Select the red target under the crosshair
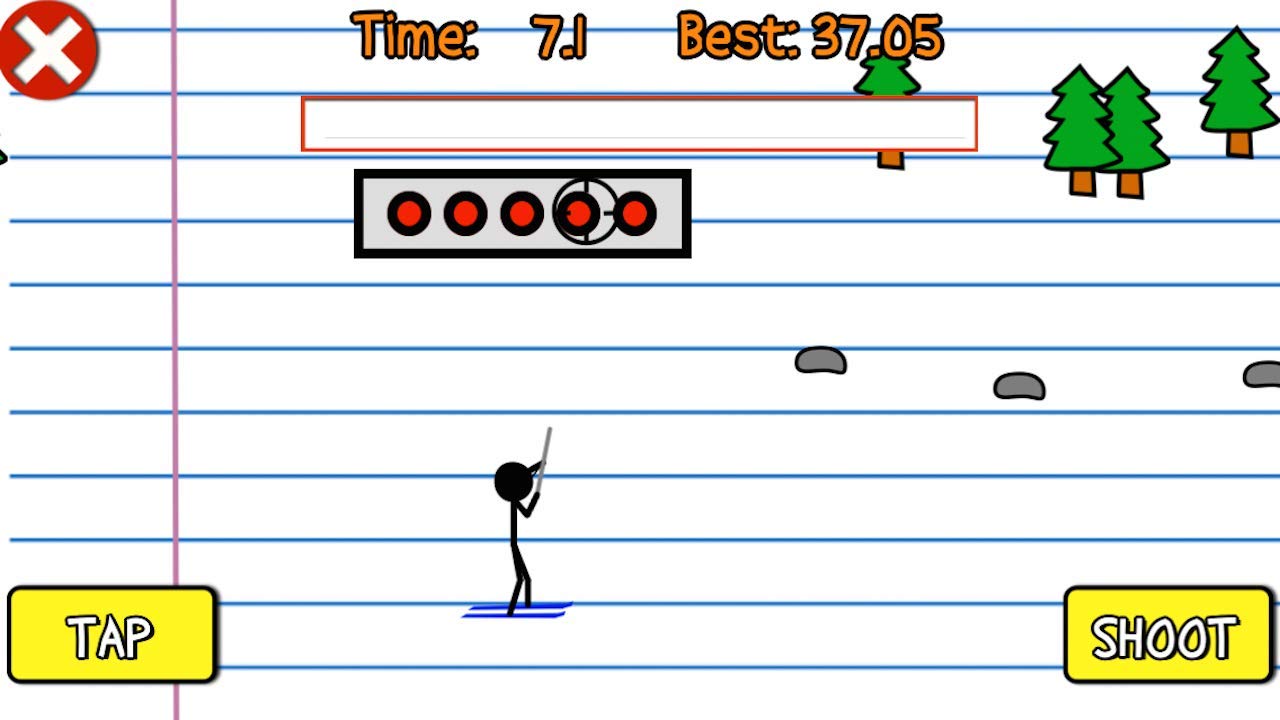 coord(578,213)
